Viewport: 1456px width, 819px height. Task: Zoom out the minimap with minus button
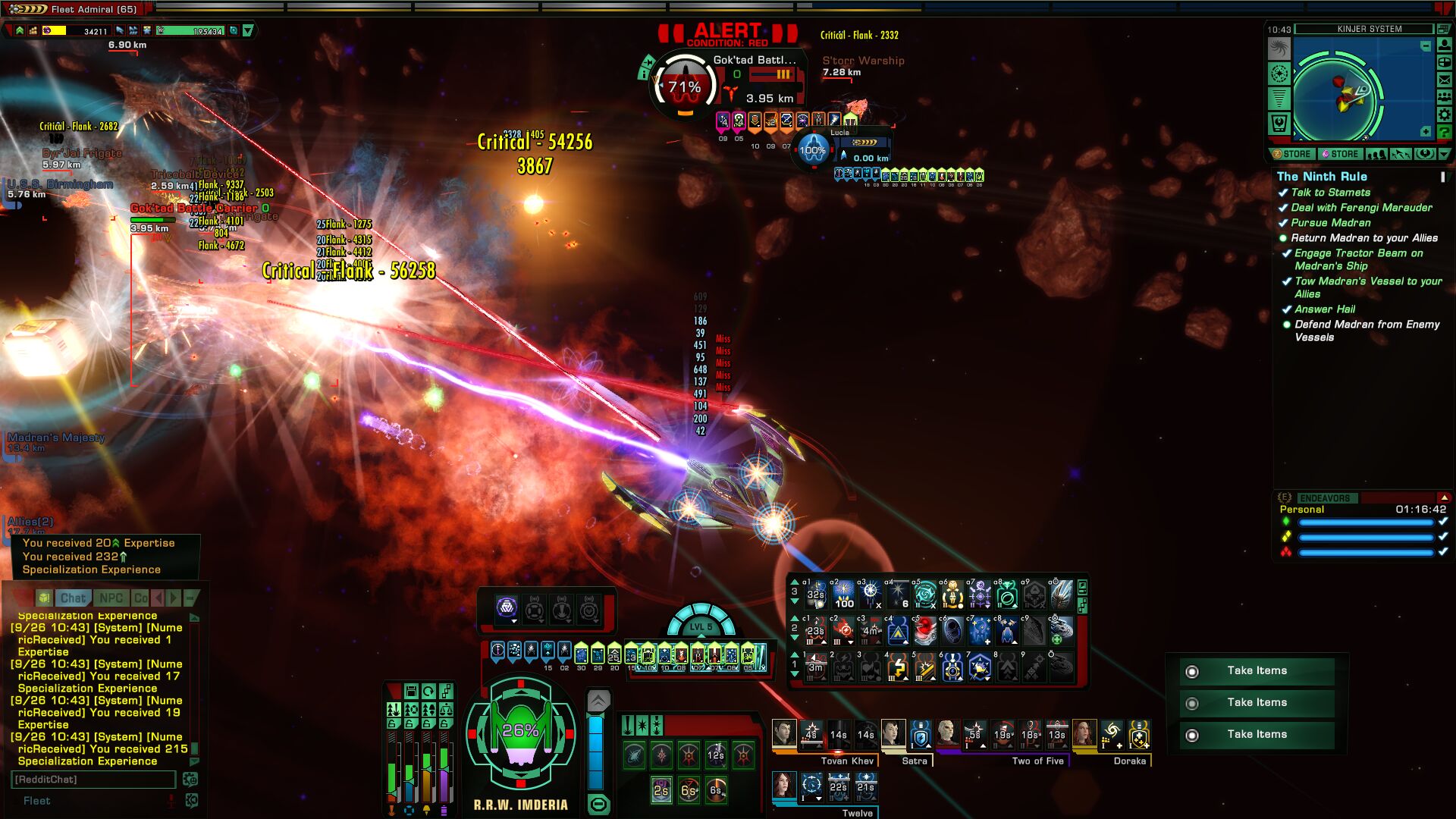tap(1426, 47)
